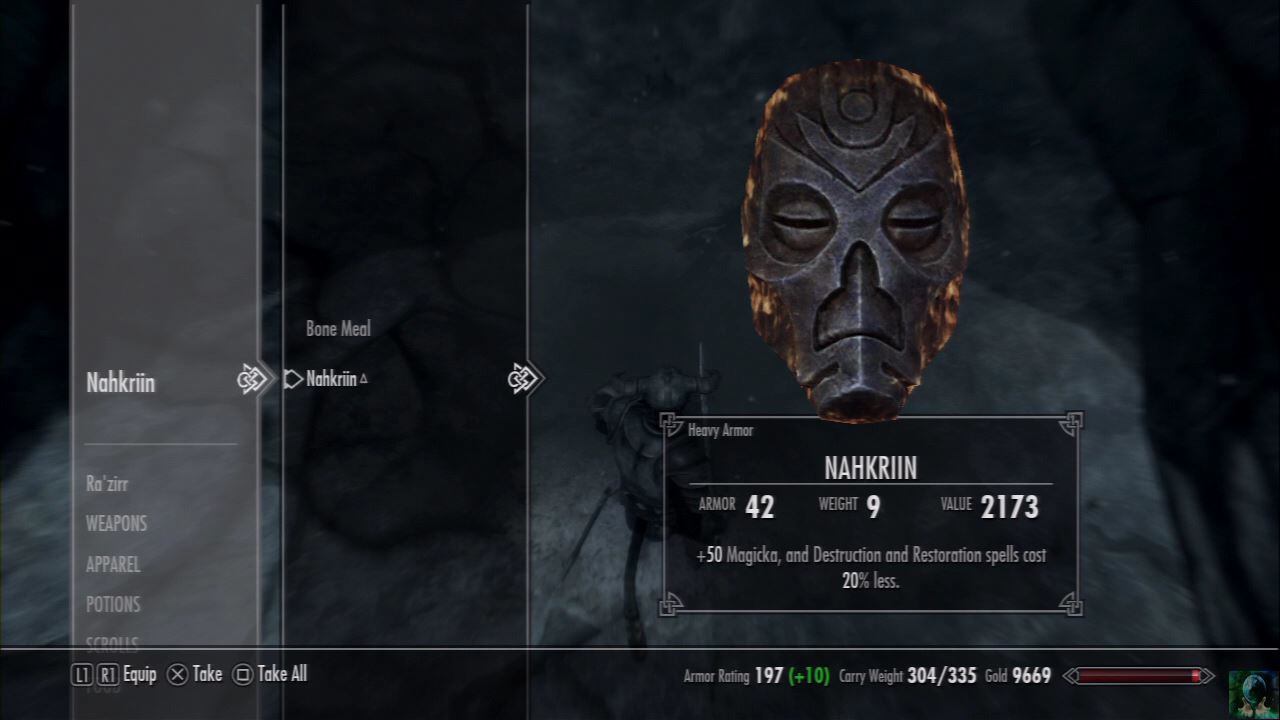Open the SCROLLS category

112,642
